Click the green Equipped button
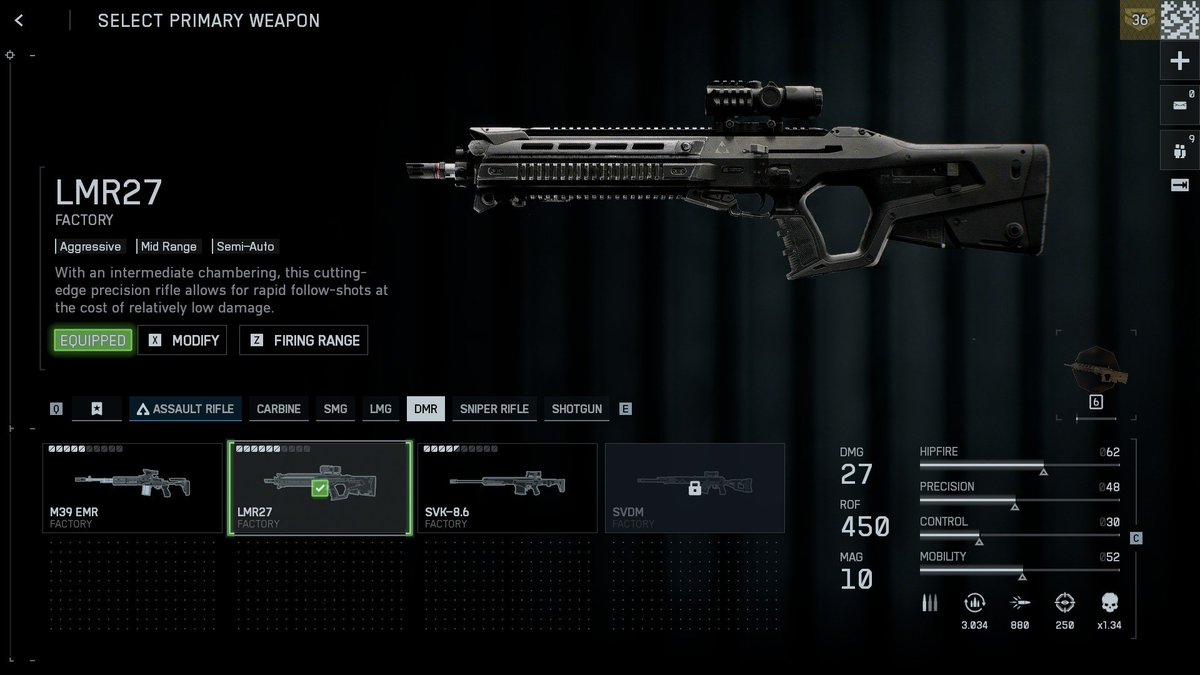This screenshot has width=1200, height=675. 92,340
